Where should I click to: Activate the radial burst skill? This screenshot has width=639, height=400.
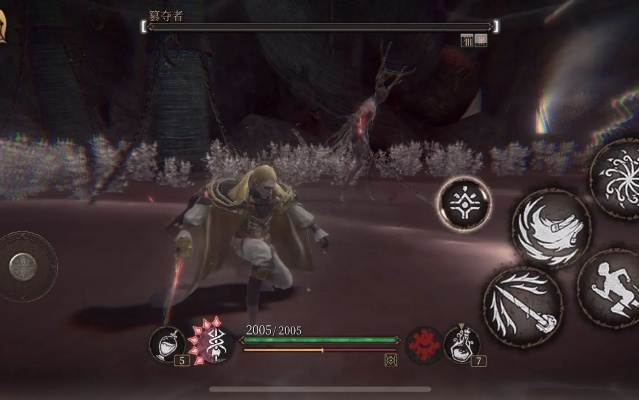(x=618, y=178)
